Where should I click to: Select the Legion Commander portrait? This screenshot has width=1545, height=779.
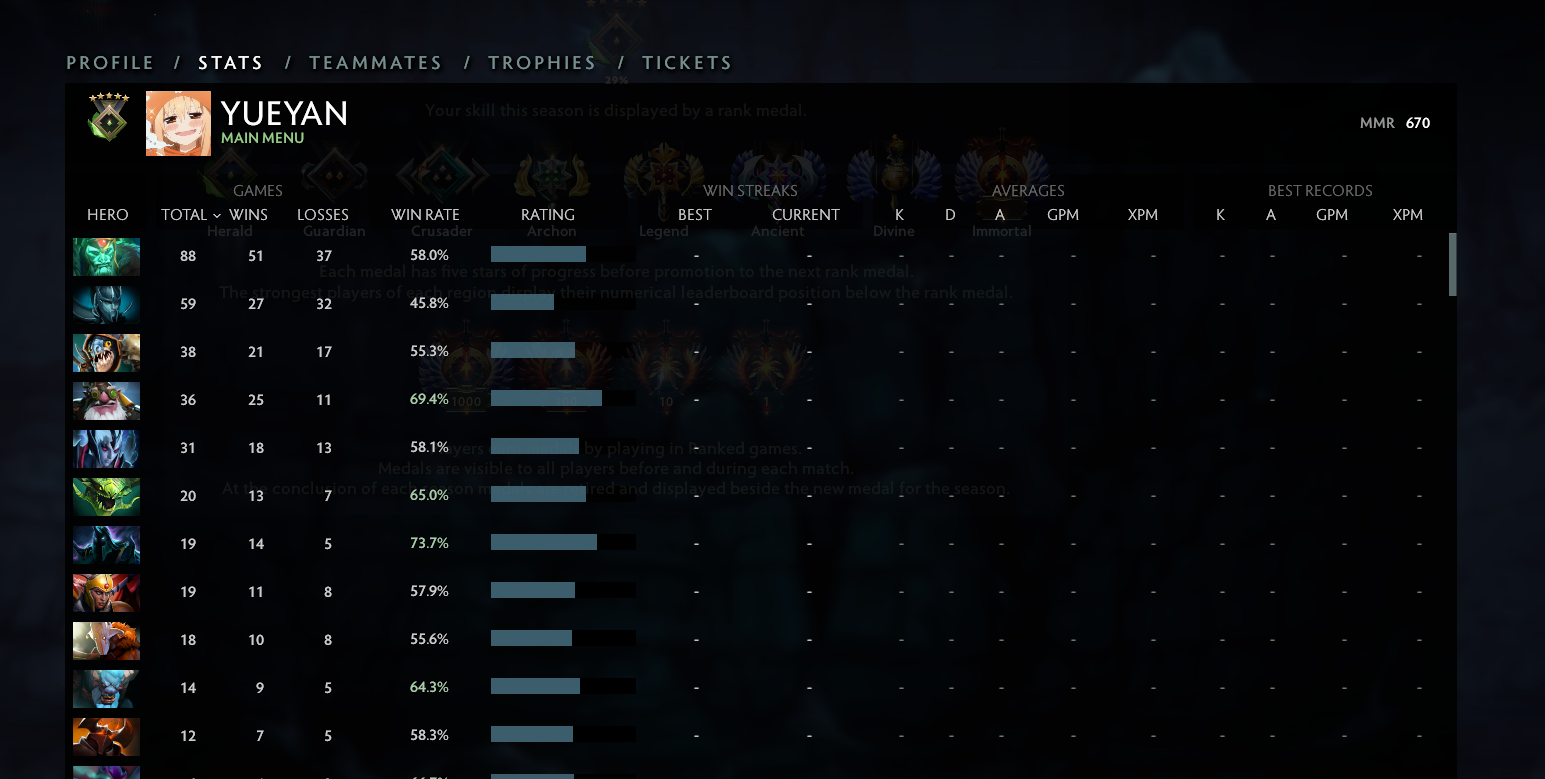pyautogui.click(x=106, y=591)
